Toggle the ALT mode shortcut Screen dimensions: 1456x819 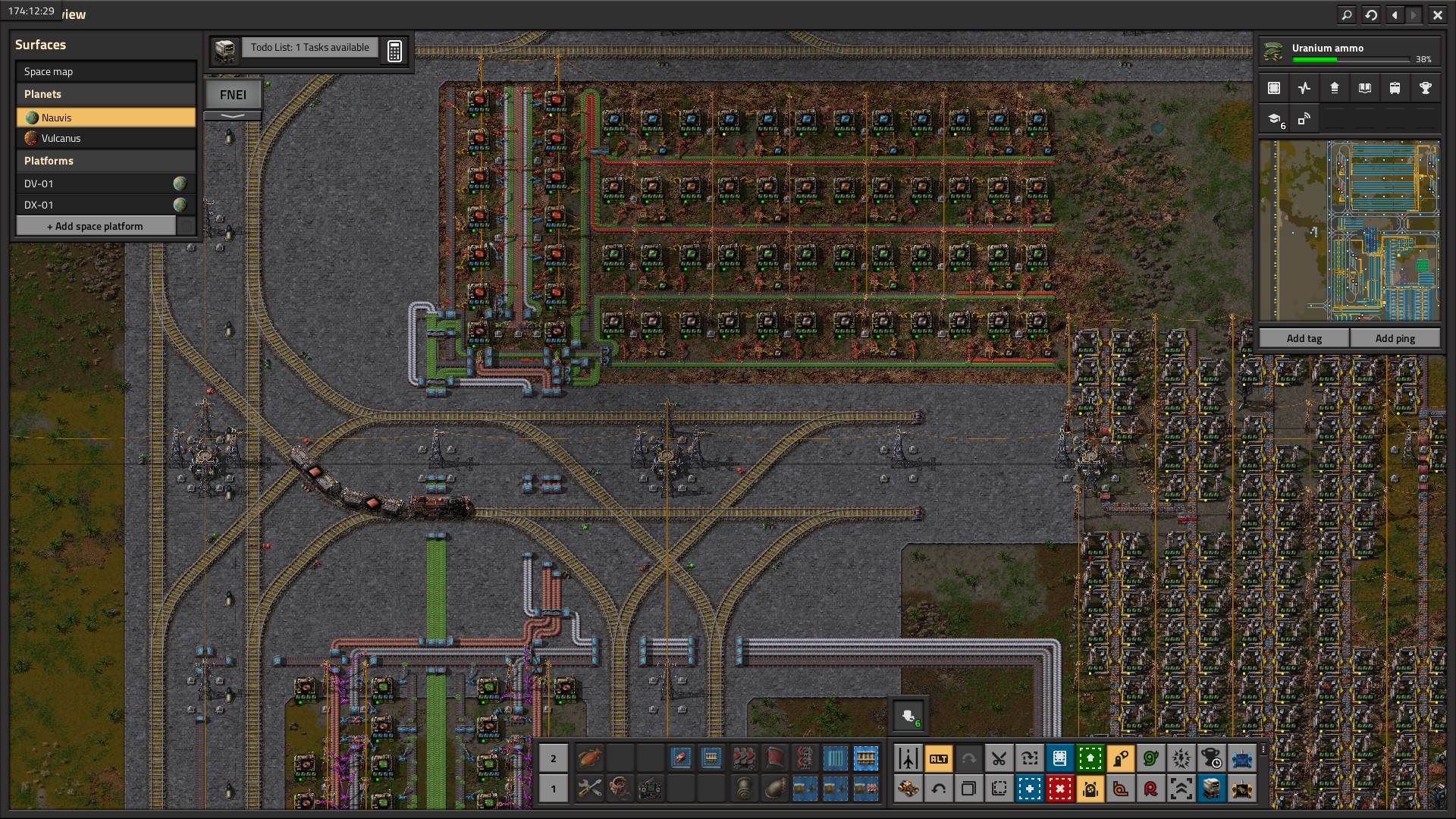tap(938, 758)
